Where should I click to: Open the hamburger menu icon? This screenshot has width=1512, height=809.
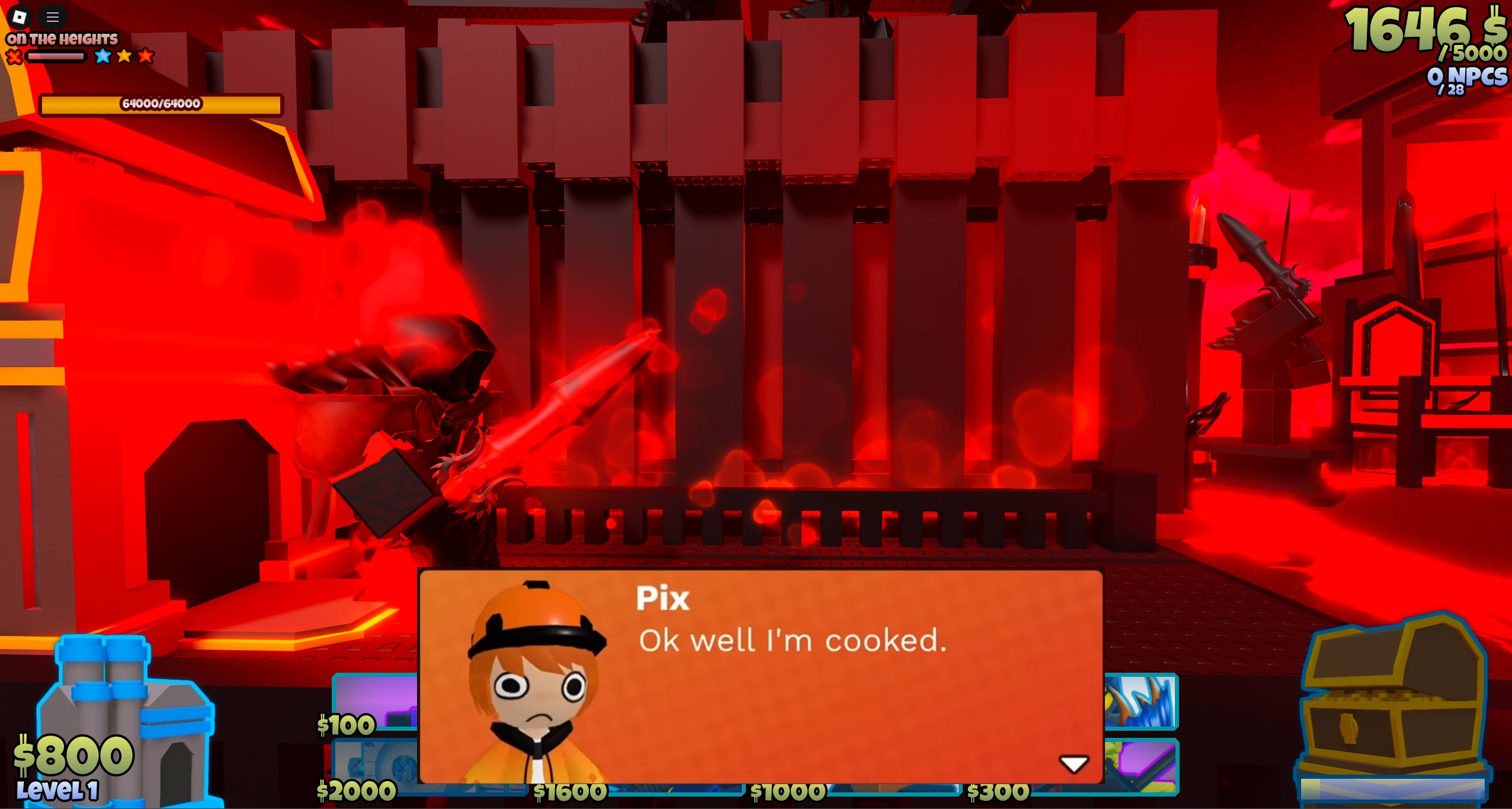53,17
